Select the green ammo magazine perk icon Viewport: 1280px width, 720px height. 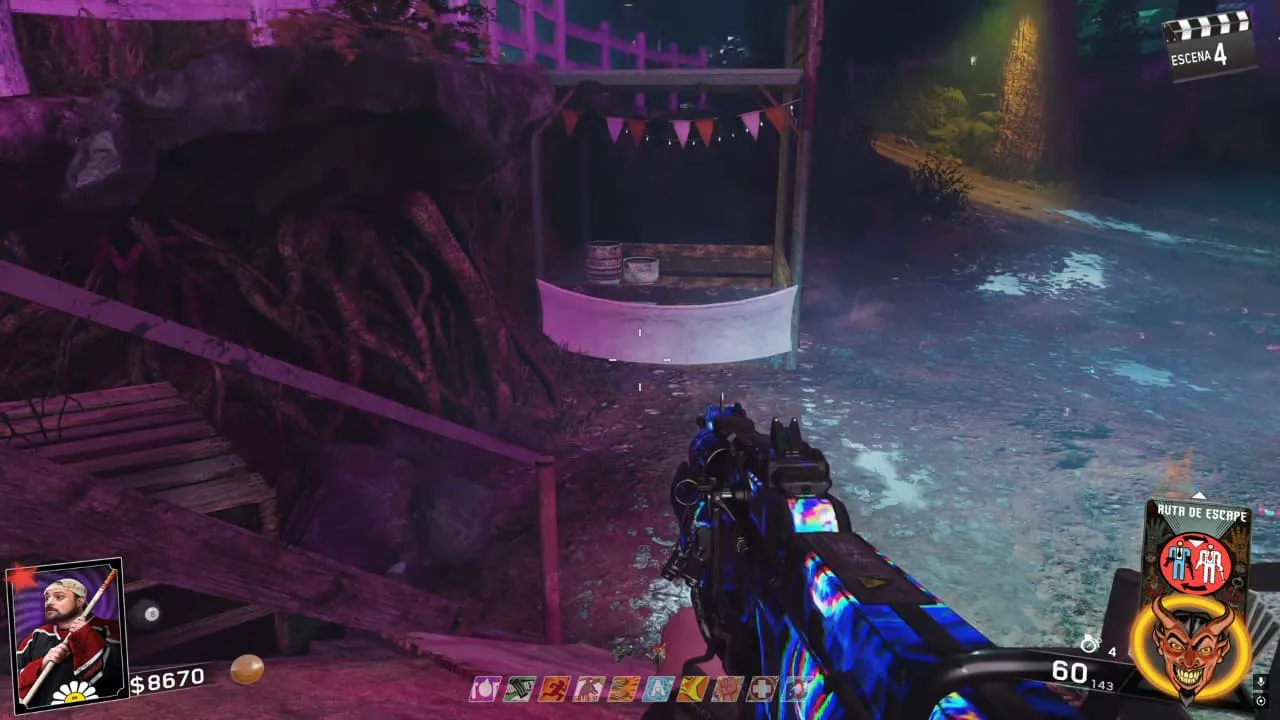point(519,688)
